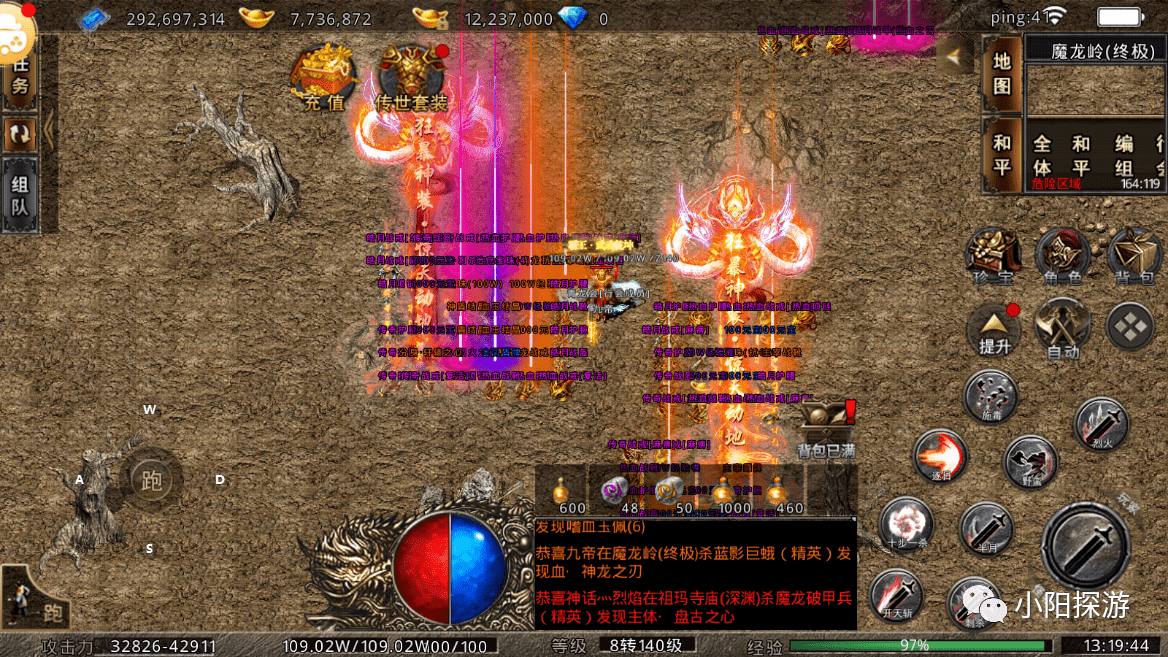The image size is (1168, 657).
Task: Open the 地图 map button
Action: pos(1002,74)
